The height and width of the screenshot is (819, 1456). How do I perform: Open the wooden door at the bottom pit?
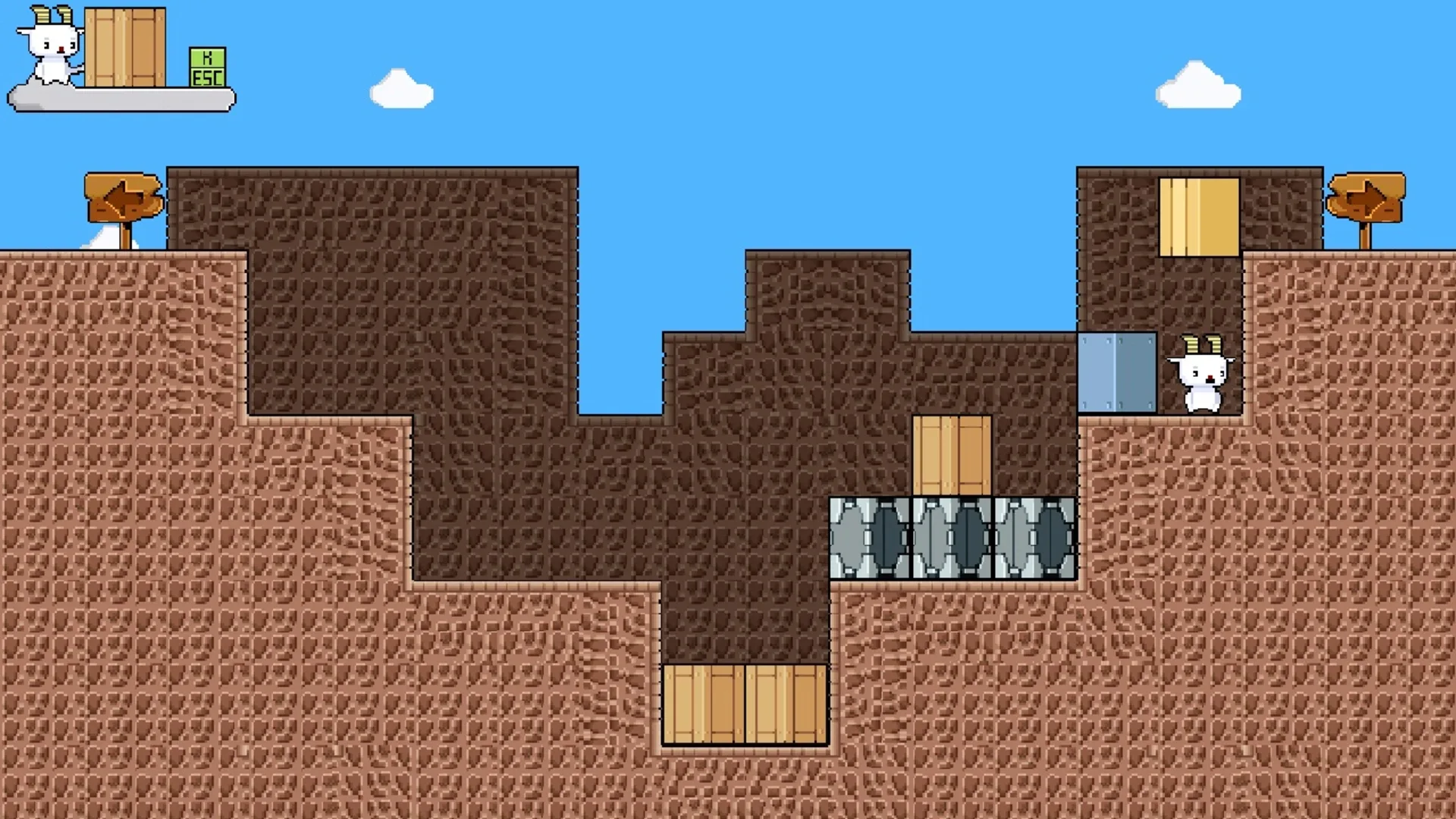coord(743,705)
